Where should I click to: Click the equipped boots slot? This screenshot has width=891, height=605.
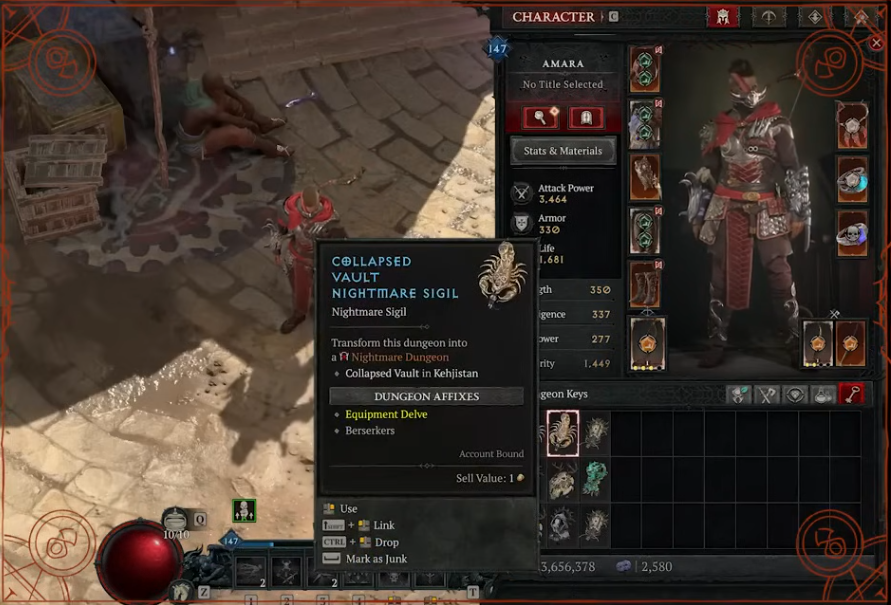coord(645,284)
